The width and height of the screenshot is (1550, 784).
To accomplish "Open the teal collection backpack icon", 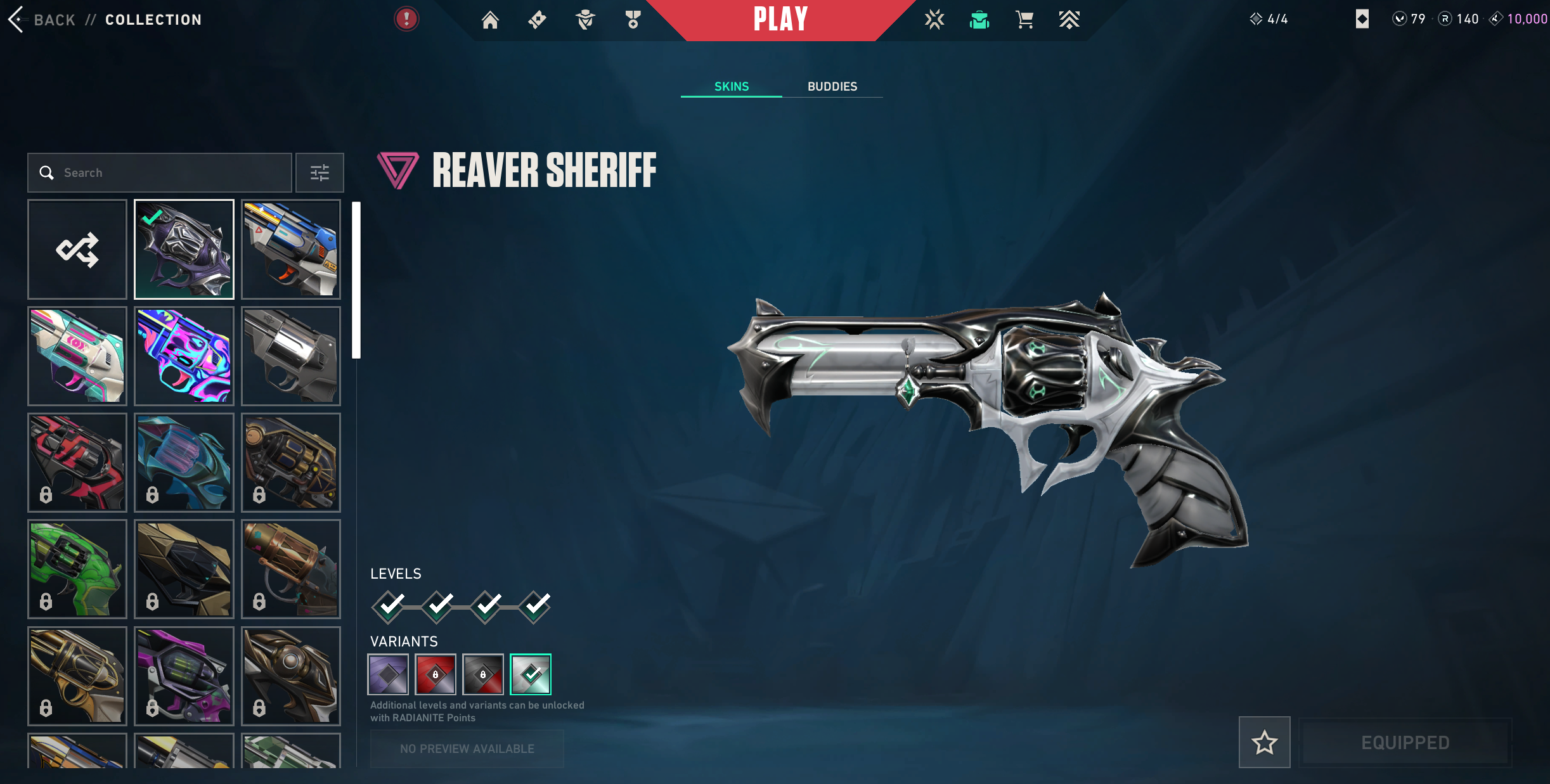I will point(979,20).
